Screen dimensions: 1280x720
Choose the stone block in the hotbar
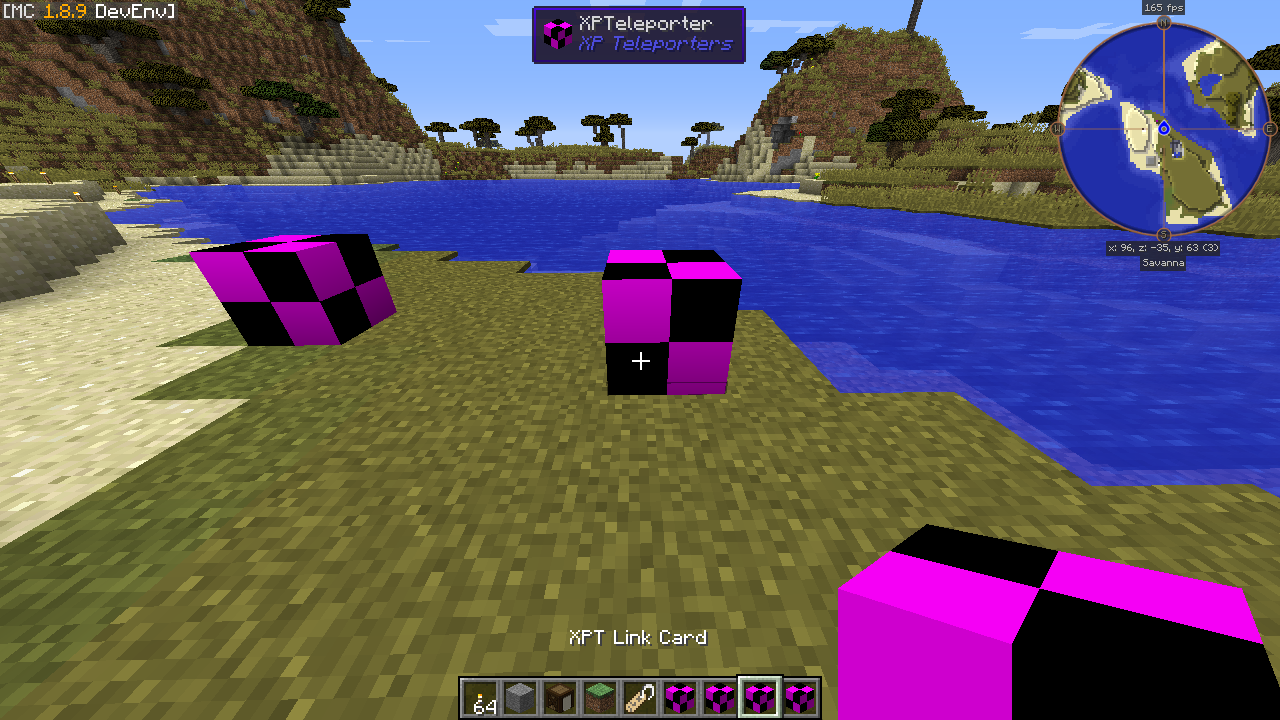[x=520, y=697]
